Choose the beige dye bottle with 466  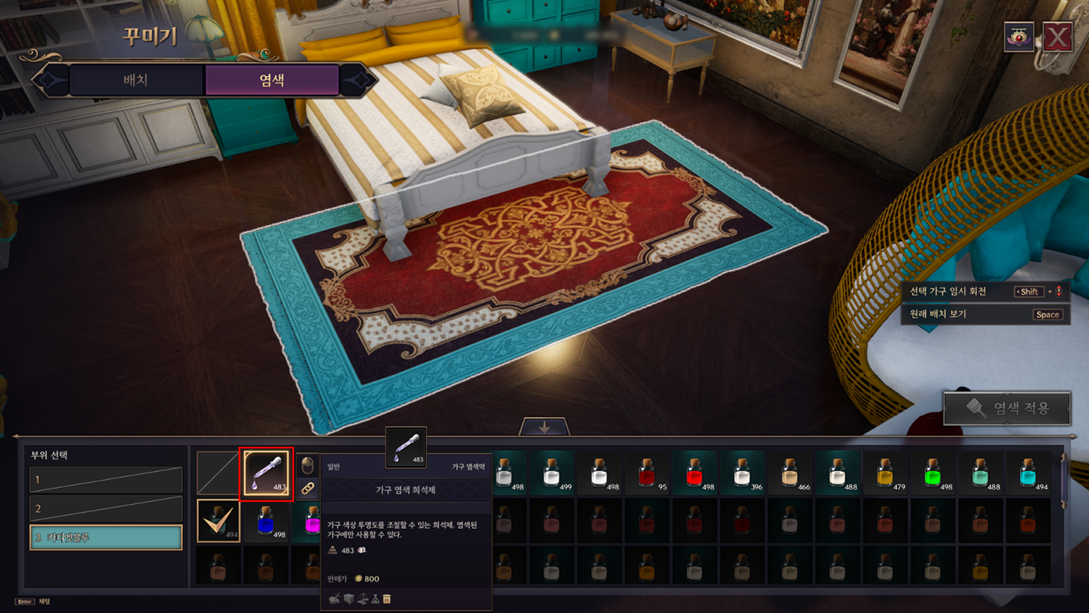[790, 472]
